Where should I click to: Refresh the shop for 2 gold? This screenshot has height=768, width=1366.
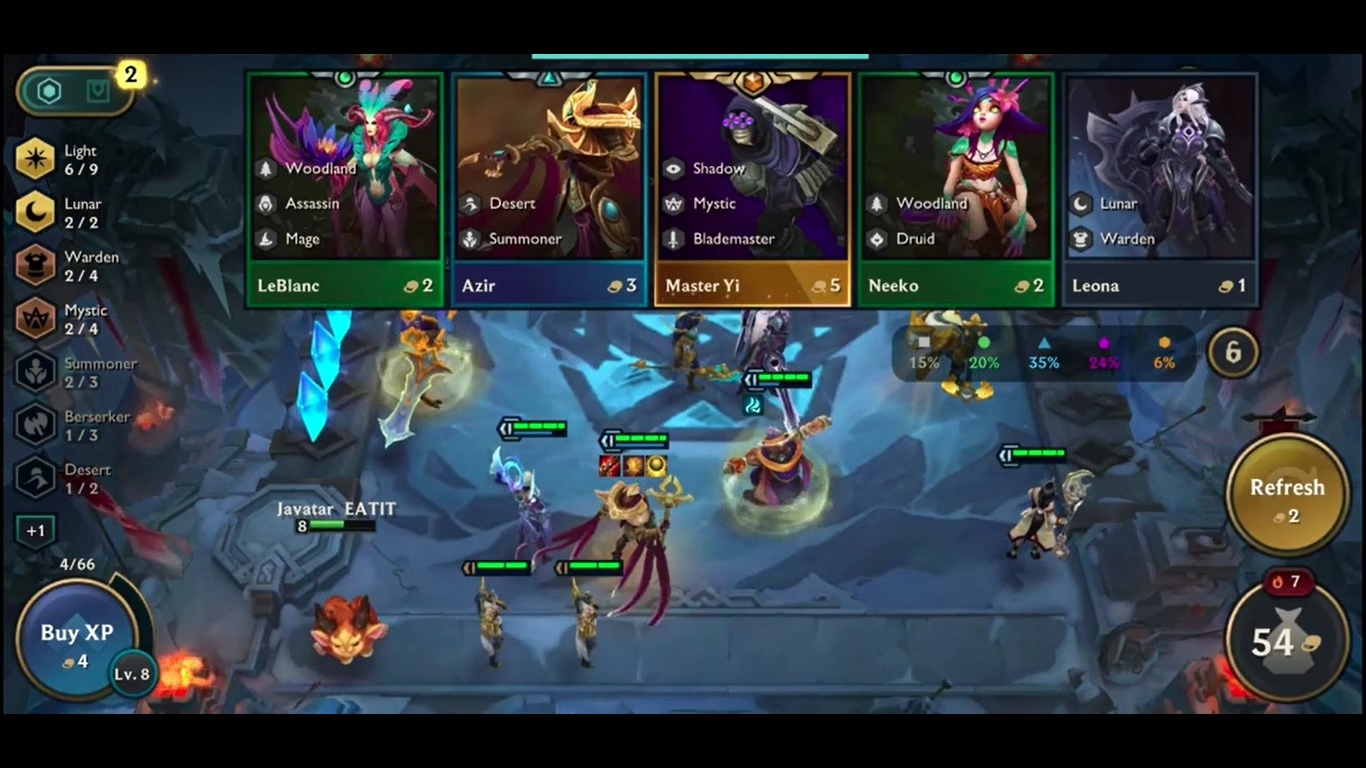point(1286,496)
